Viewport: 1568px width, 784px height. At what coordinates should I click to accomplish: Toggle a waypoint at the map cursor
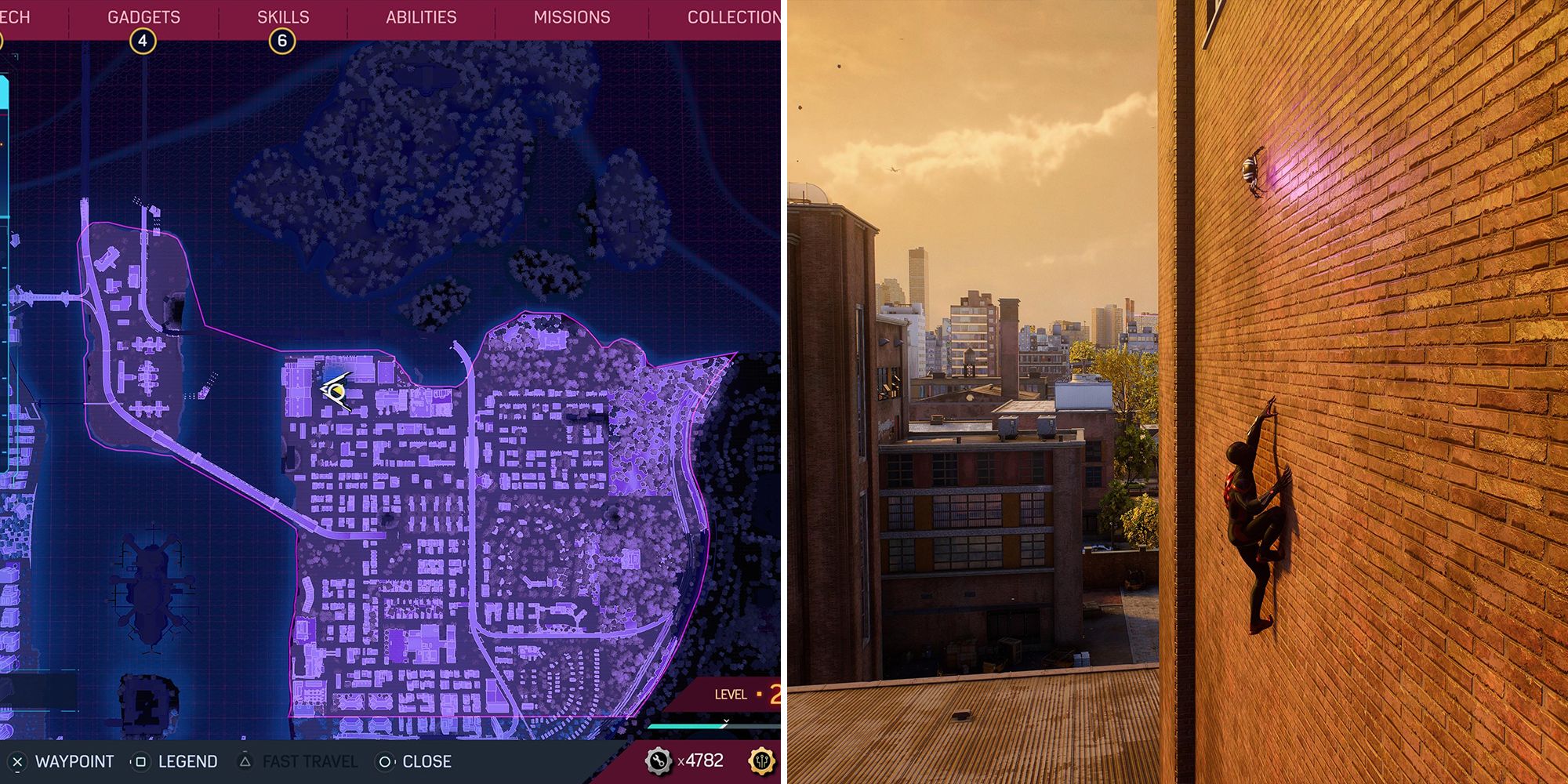[75, 760]
